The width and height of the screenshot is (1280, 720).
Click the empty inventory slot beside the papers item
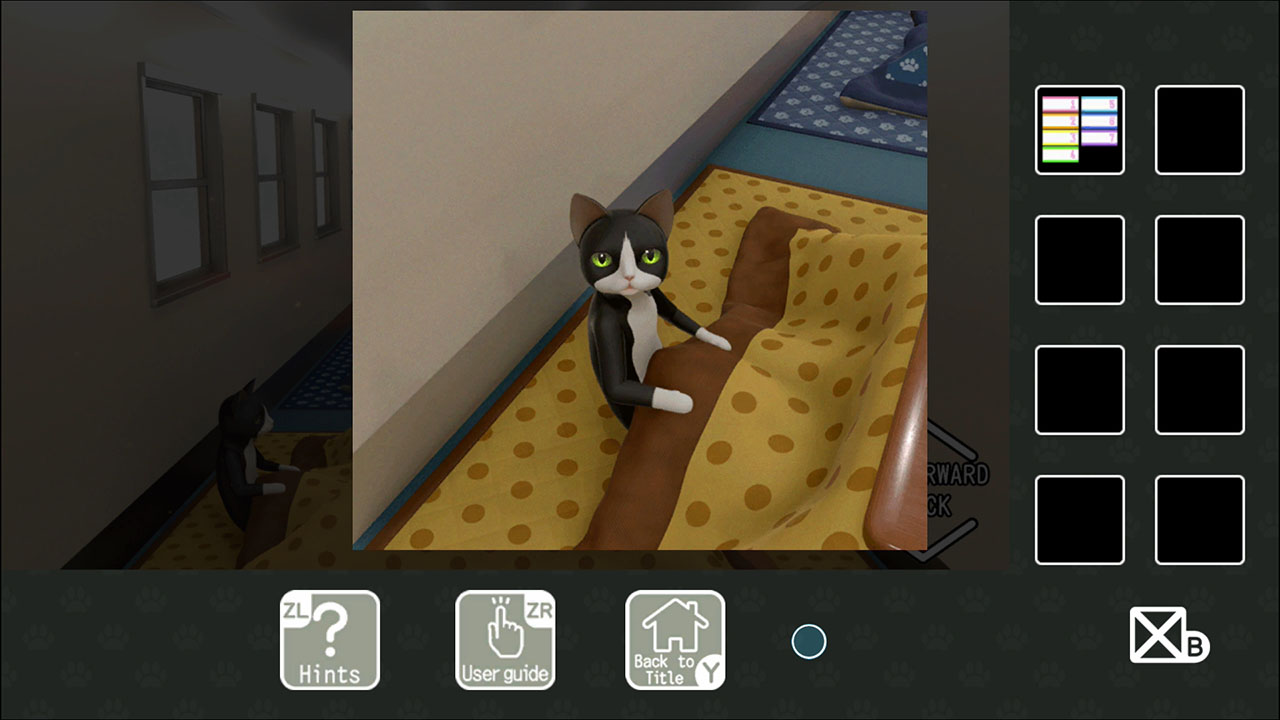point(1199,131)
